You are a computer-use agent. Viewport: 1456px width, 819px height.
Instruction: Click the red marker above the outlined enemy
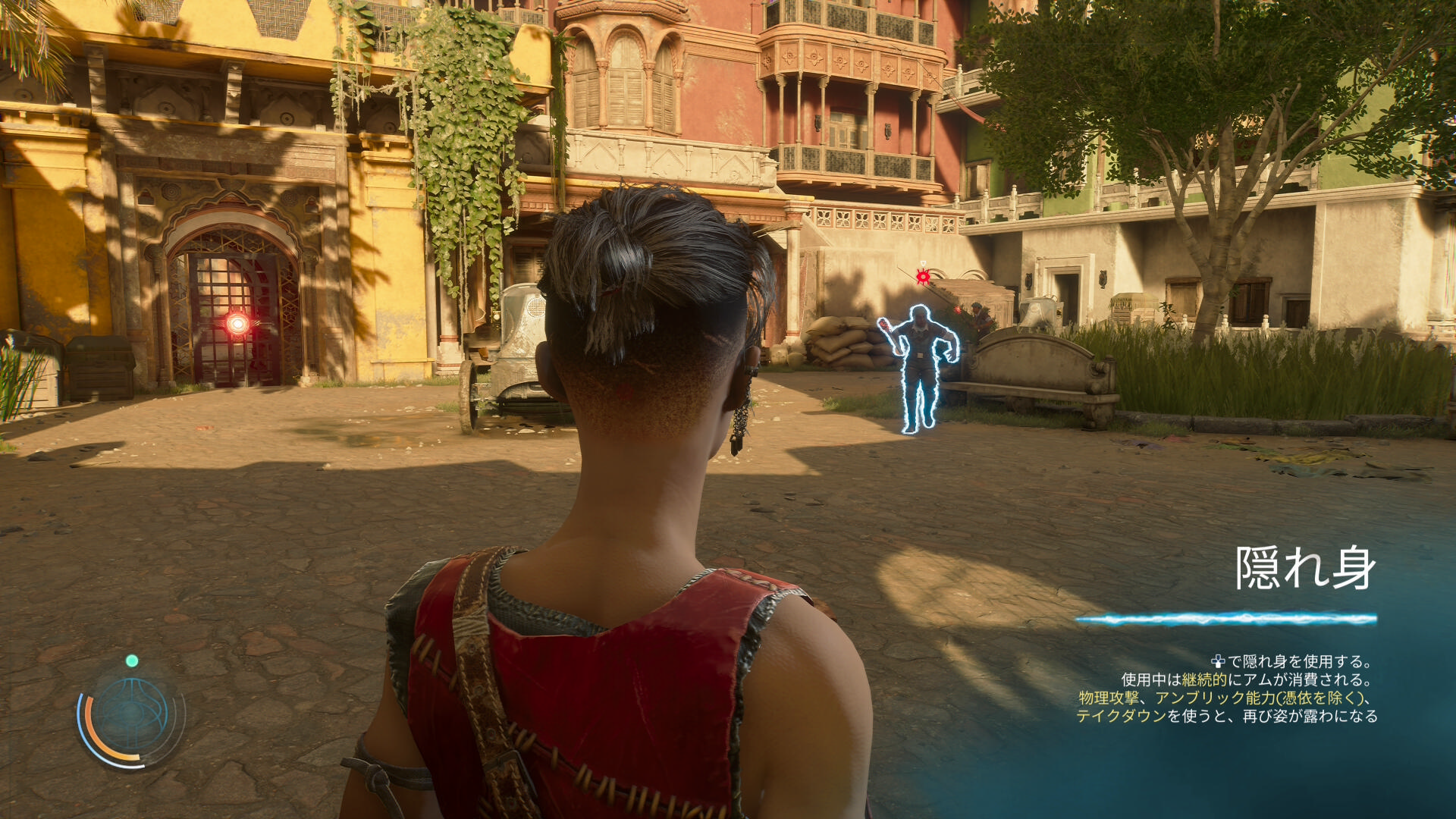[922, 276]
